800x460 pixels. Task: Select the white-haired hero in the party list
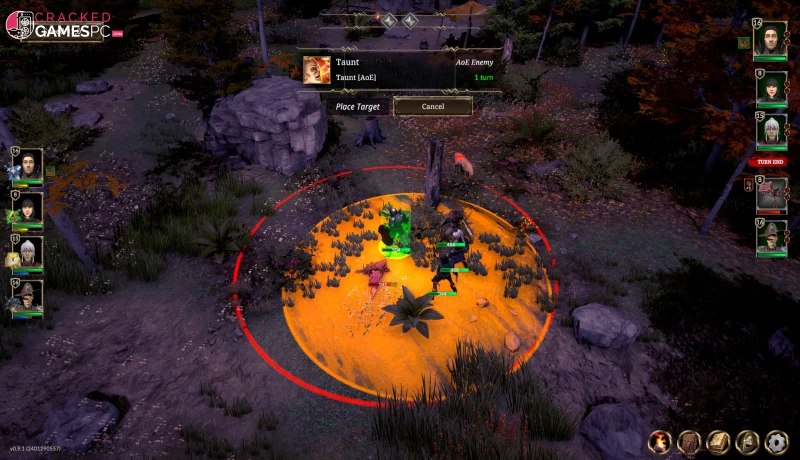[x=29, y=254]
